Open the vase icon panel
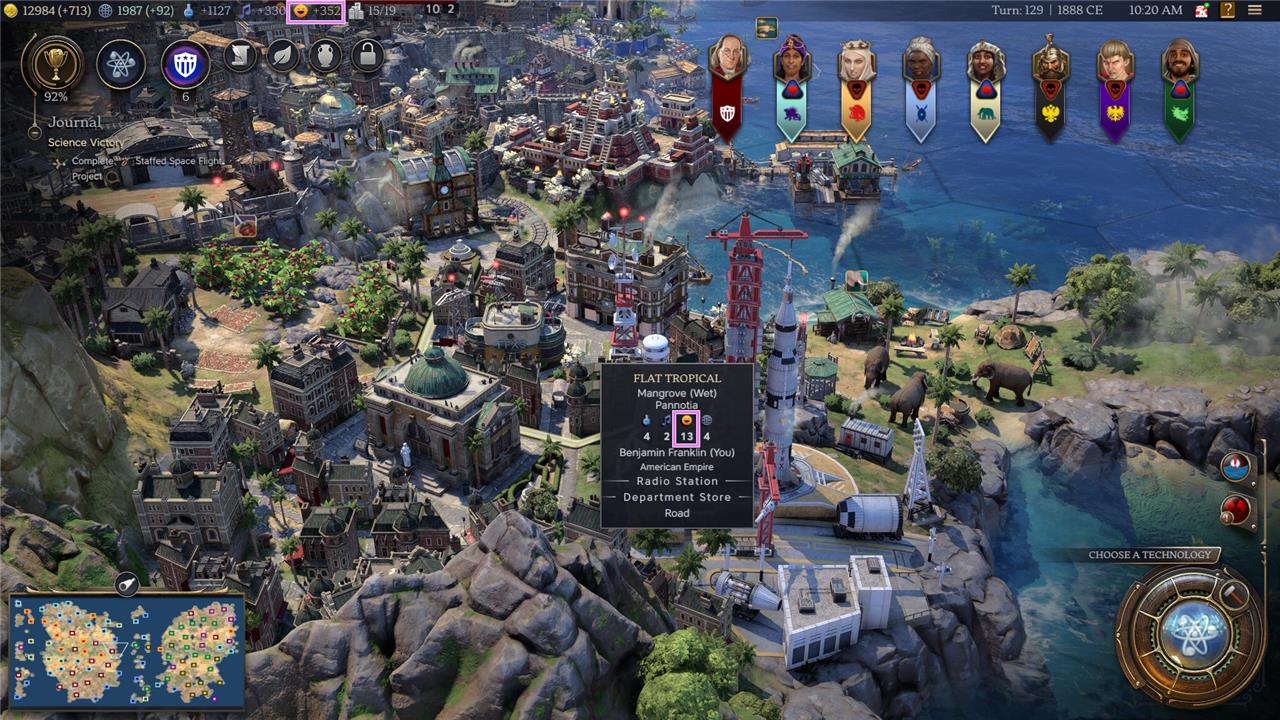The width and height of the screenshot is (1280, 720). tap(325, 55)
